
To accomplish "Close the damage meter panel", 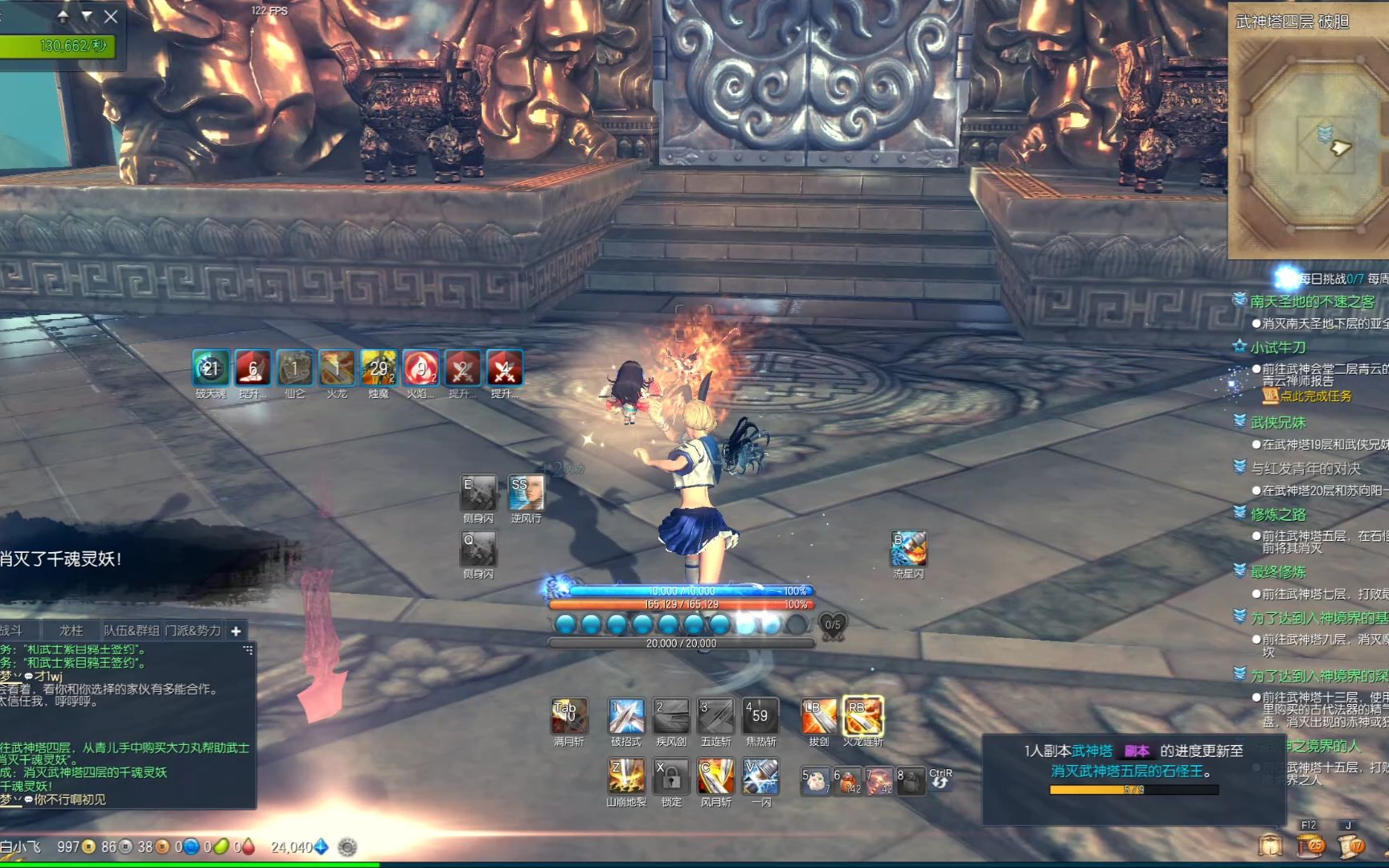I will (111, 16).
